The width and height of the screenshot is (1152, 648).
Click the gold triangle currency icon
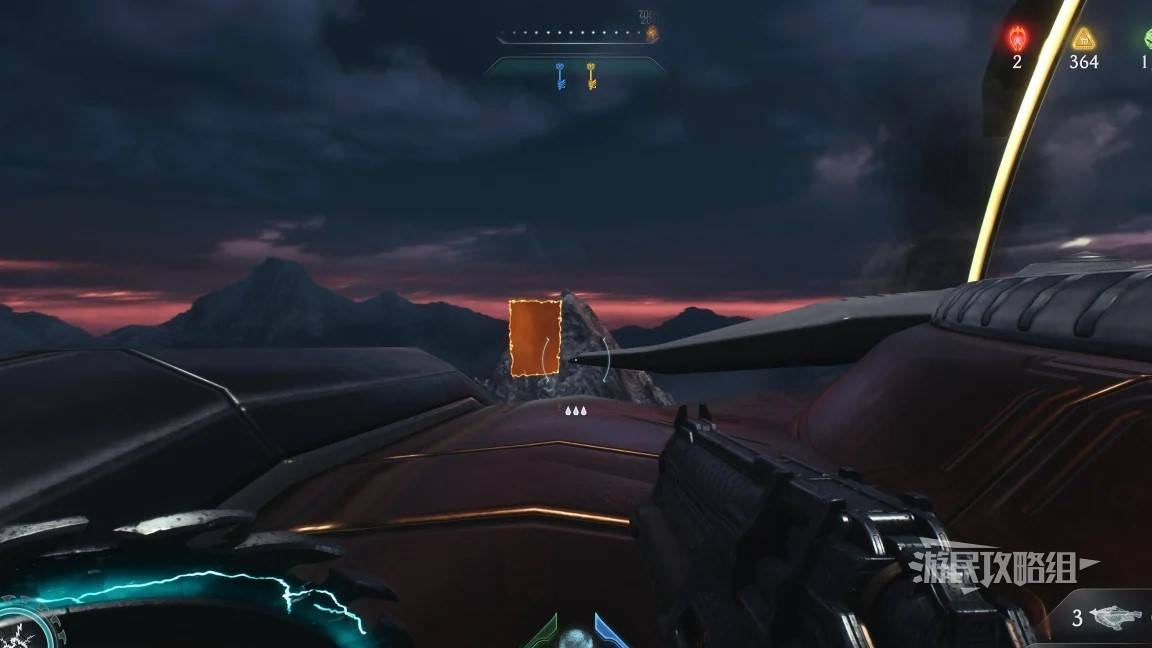tap(1083, 39)
